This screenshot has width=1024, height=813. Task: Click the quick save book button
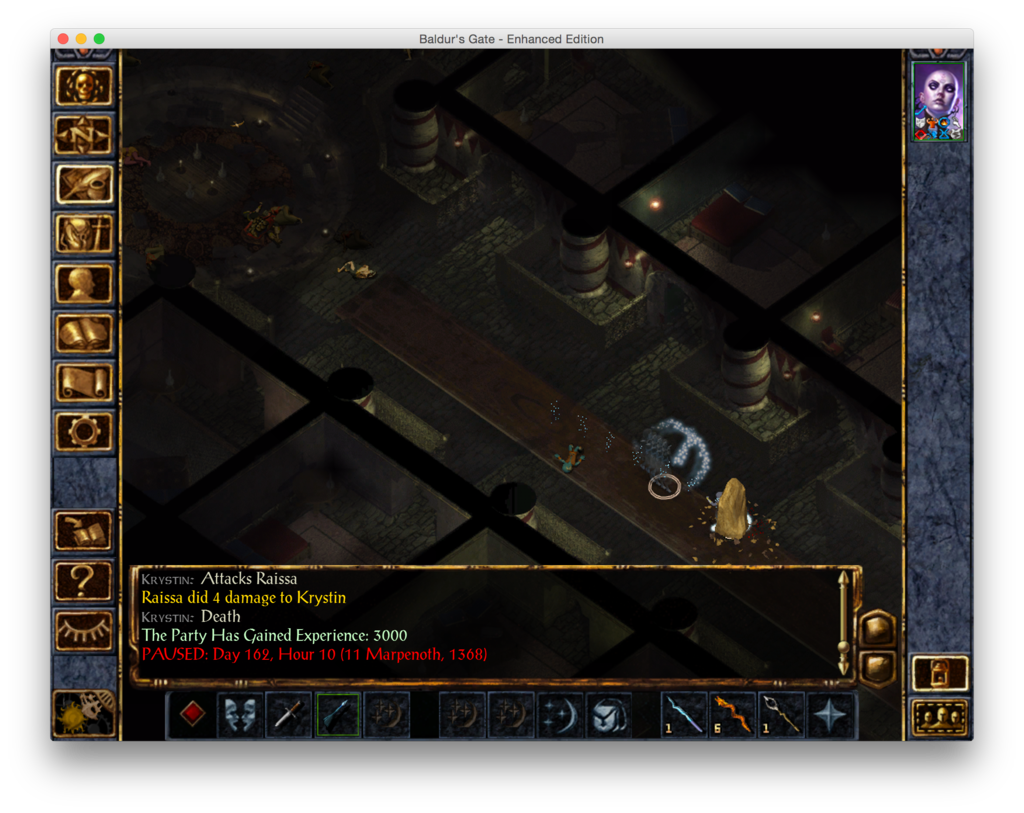84,531
